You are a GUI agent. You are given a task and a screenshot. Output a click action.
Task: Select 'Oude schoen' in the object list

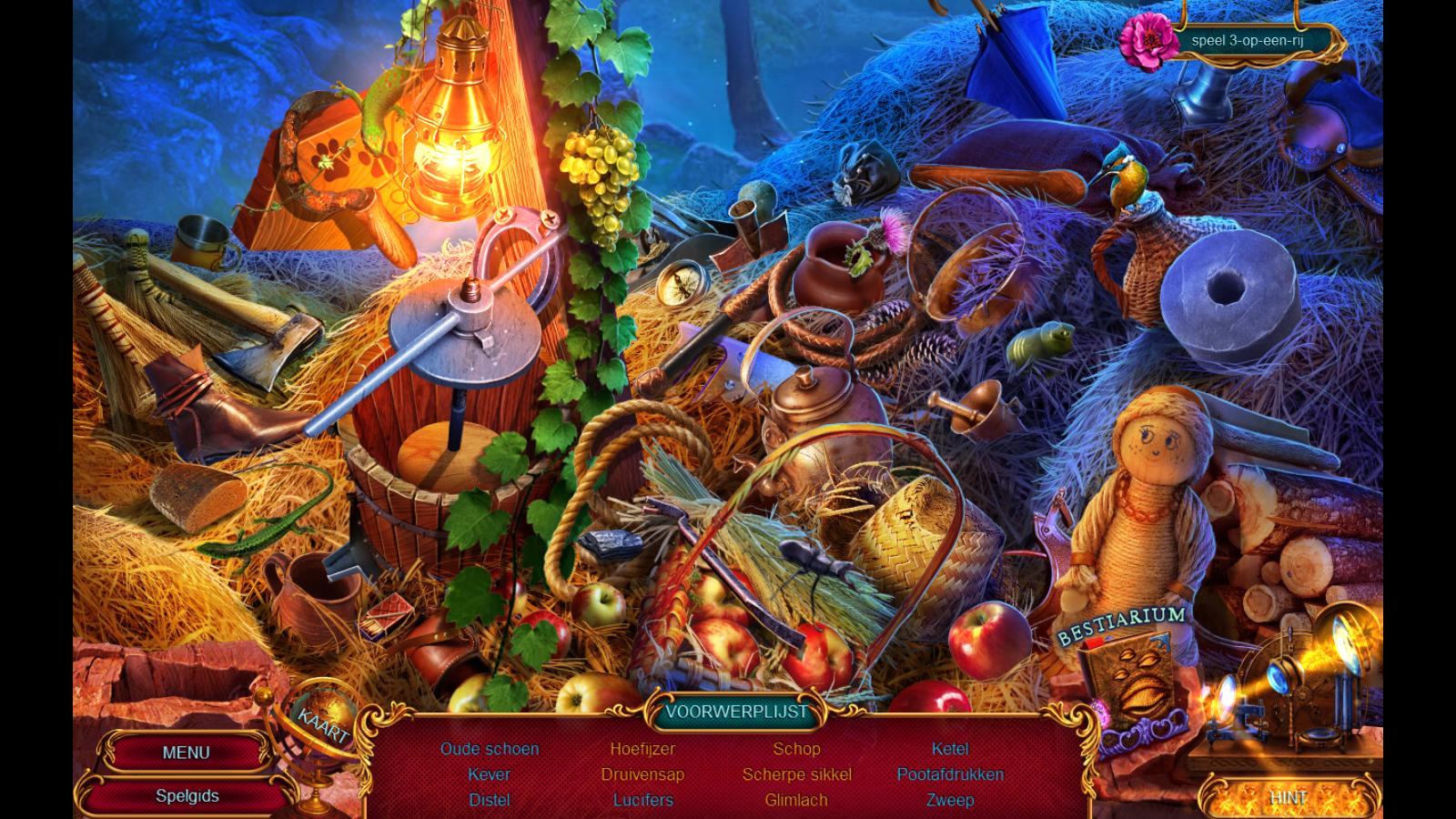point(490,749)
